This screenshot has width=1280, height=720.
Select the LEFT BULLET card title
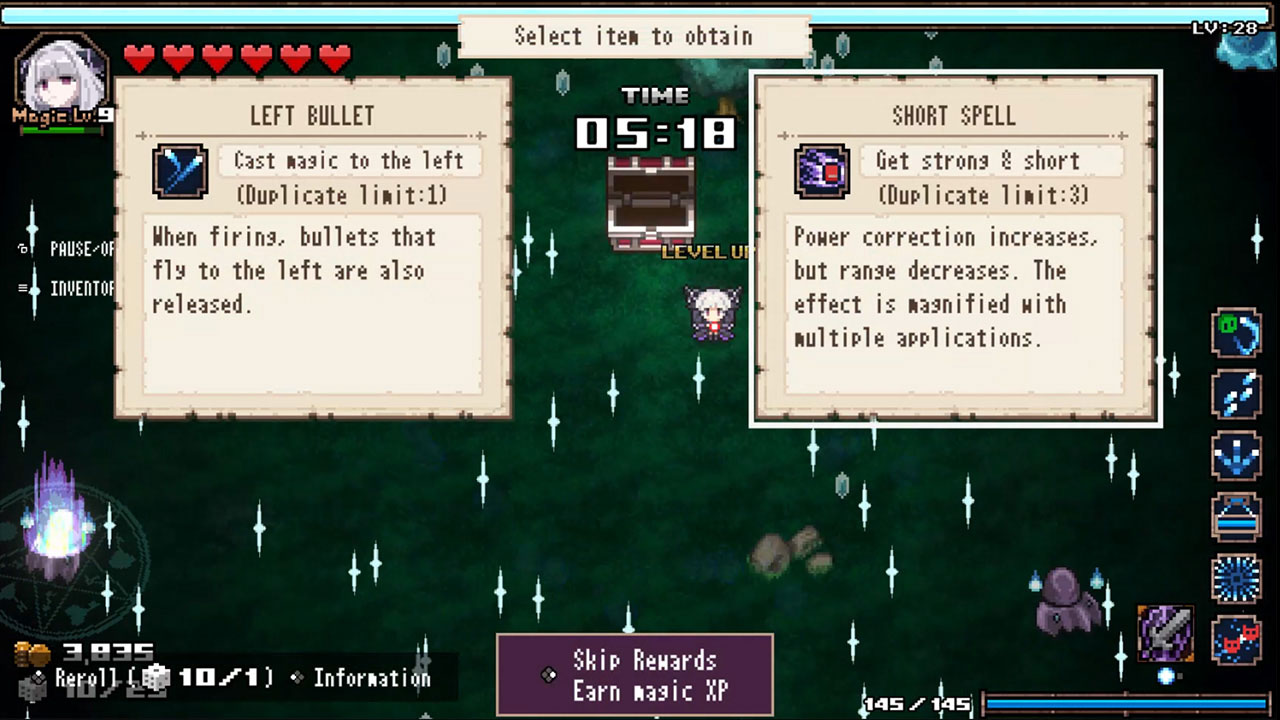[x=312, y=116]
